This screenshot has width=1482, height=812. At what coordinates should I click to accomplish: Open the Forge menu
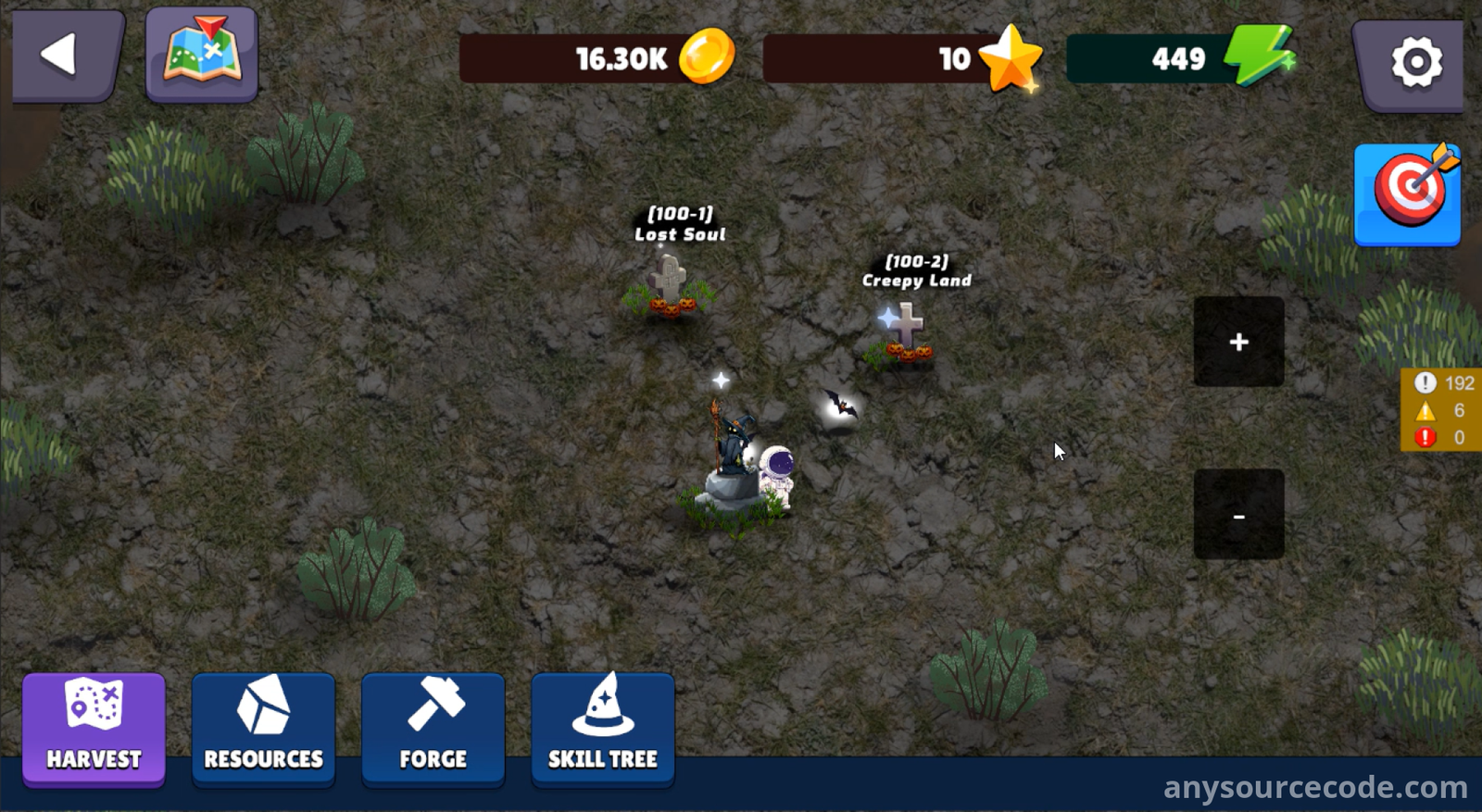[x=433, y=729]
